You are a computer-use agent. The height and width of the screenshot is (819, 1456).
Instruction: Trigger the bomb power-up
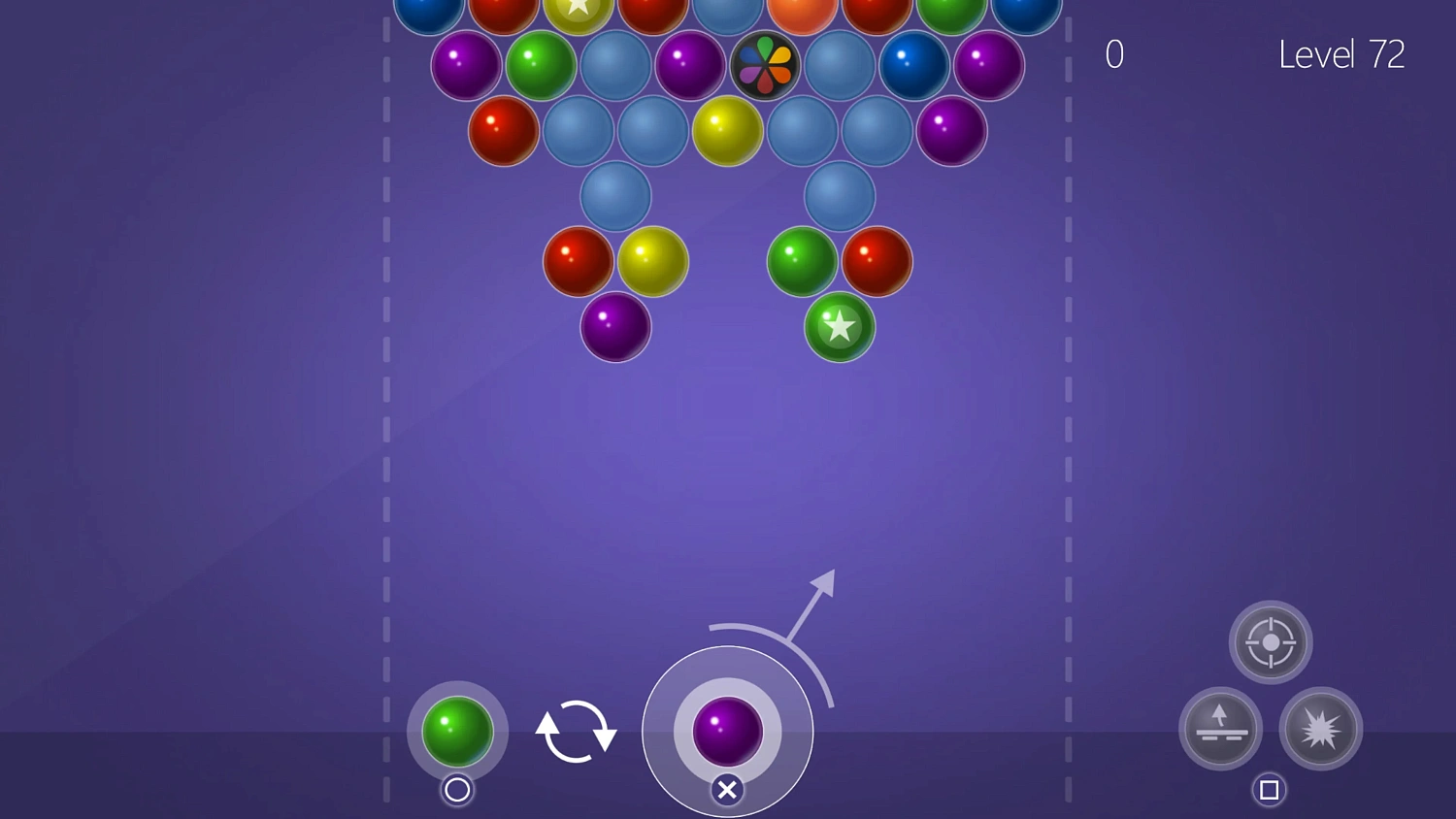pyautogui.click(x=1320, y=729)
